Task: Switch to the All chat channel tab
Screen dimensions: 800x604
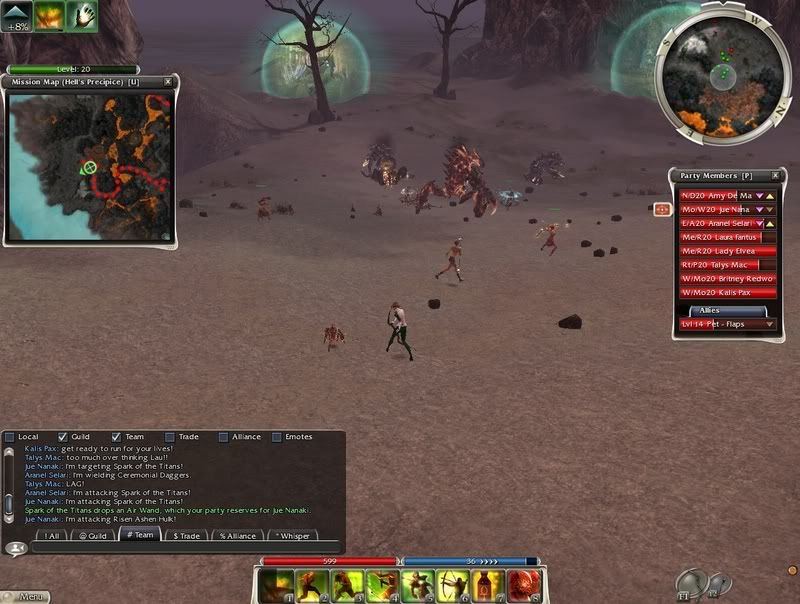Action: pos(51,535)
